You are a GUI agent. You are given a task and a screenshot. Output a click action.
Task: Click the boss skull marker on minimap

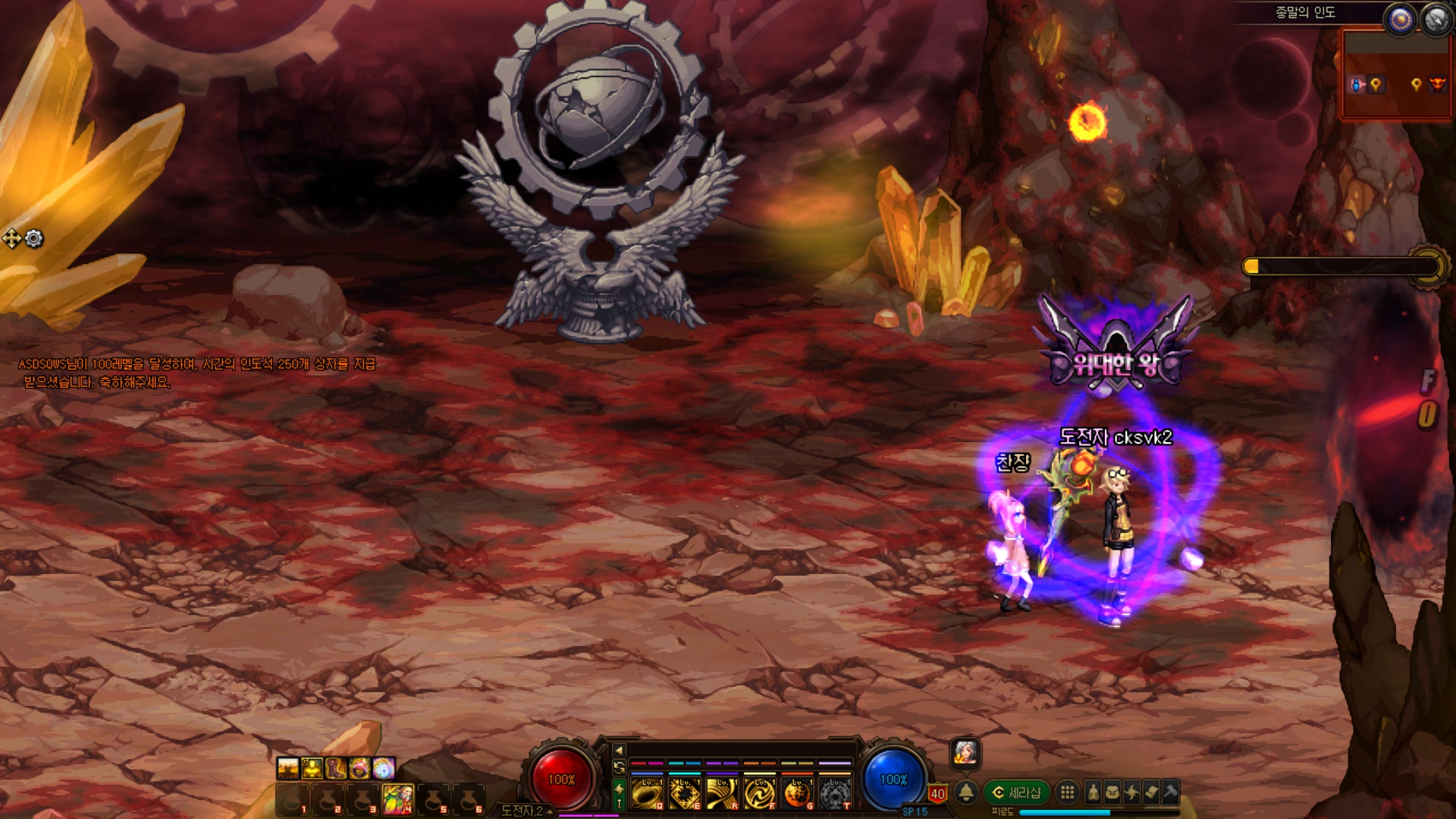coord(1436,84)
